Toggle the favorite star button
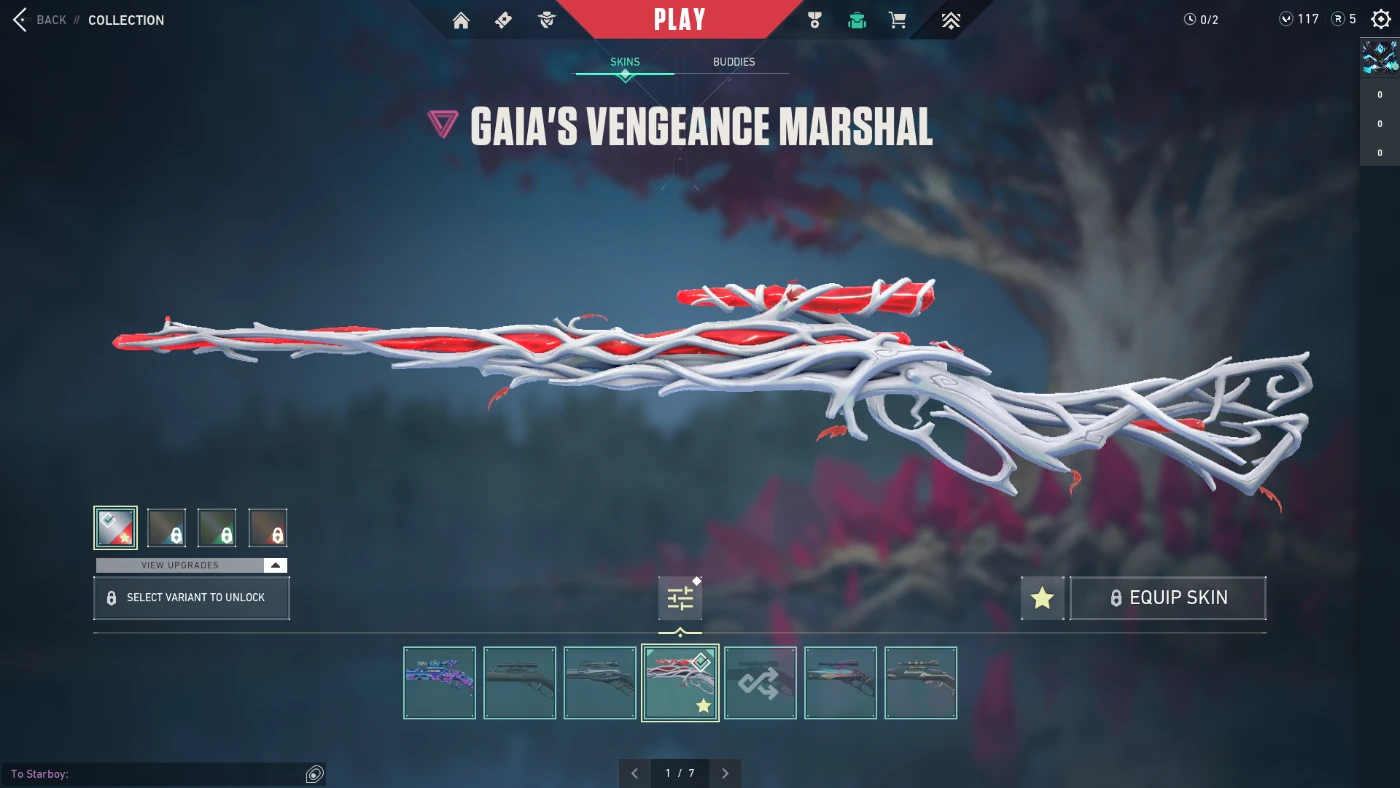Viewport: 1400px width, 788px height. [x=1042, y=598]
